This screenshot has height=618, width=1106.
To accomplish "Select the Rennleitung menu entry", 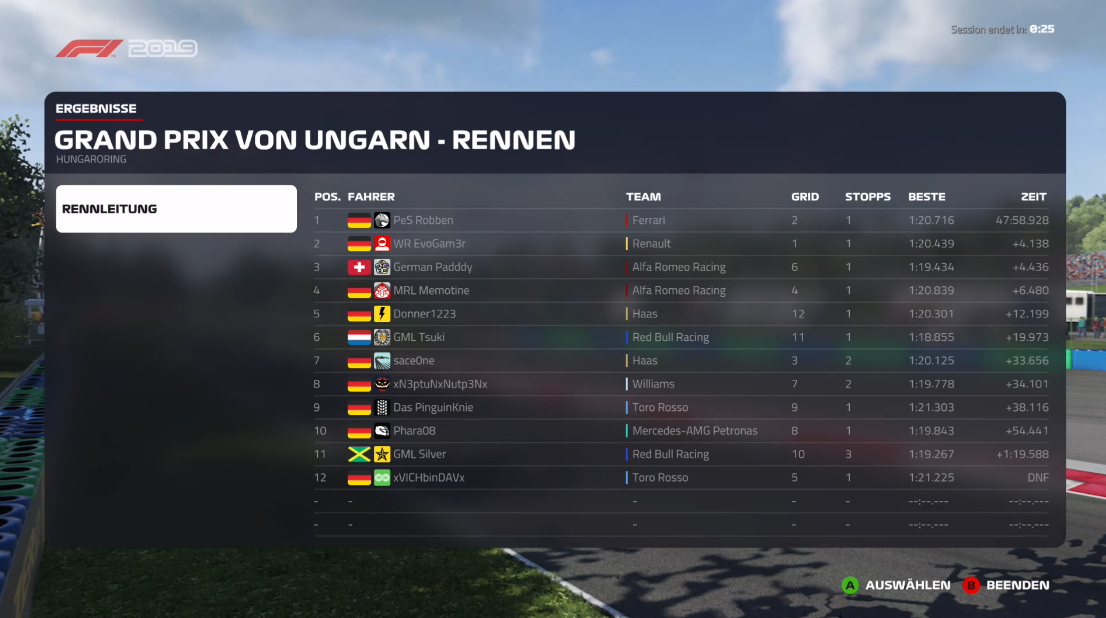I will click(176, 209).
